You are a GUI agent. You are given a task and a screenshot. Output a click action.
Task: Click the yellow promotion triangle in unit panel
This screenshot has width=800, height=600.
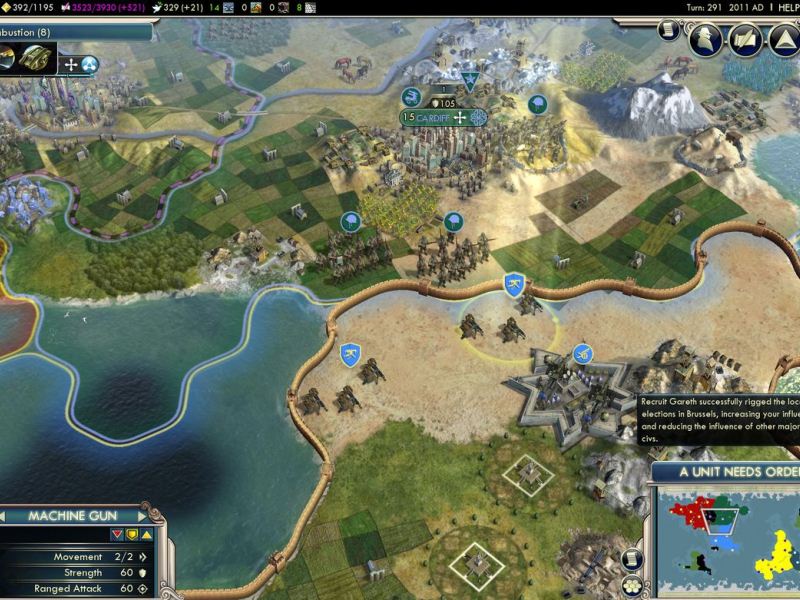[147, 534]
